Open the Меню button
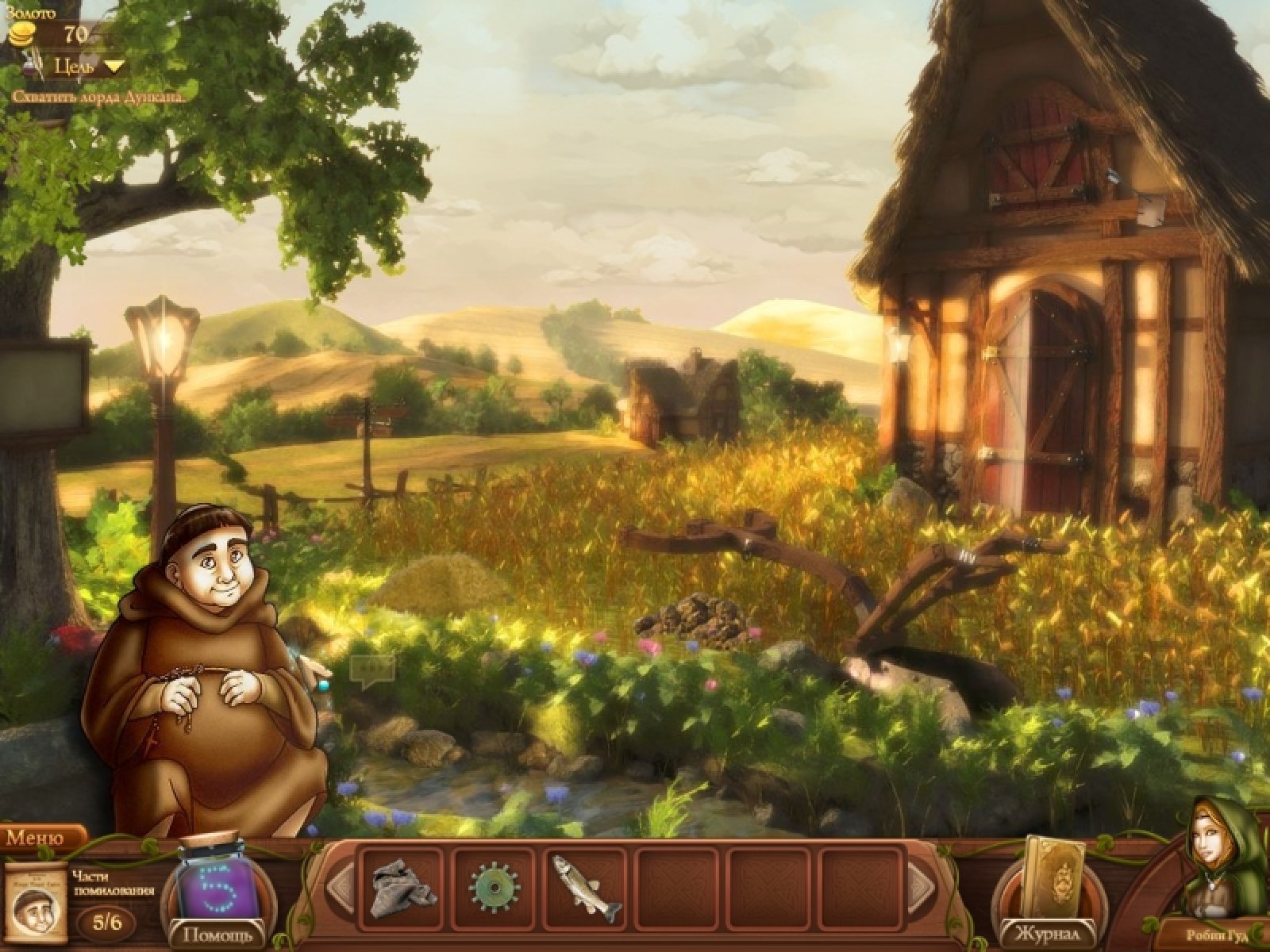The image size is (1270, 952). pyautogui.click(x=41, y=838)
